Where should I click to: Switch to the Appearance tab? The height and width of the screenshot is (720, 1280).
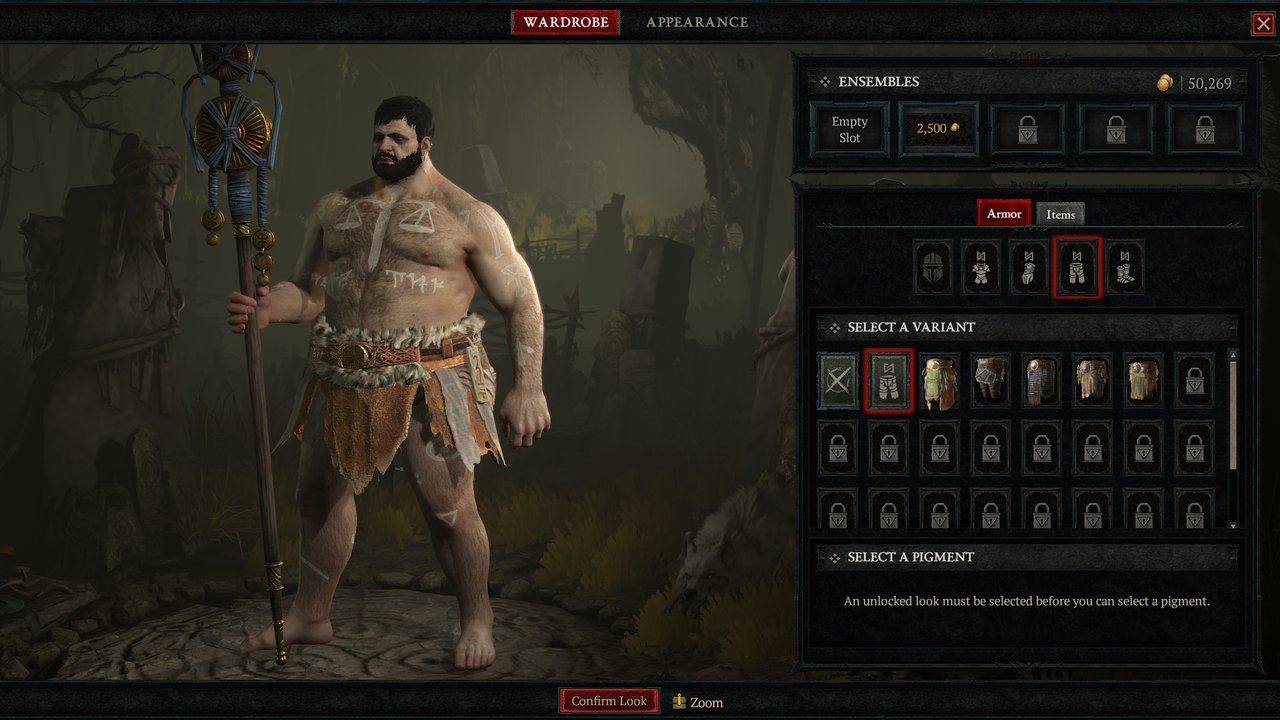696,22
